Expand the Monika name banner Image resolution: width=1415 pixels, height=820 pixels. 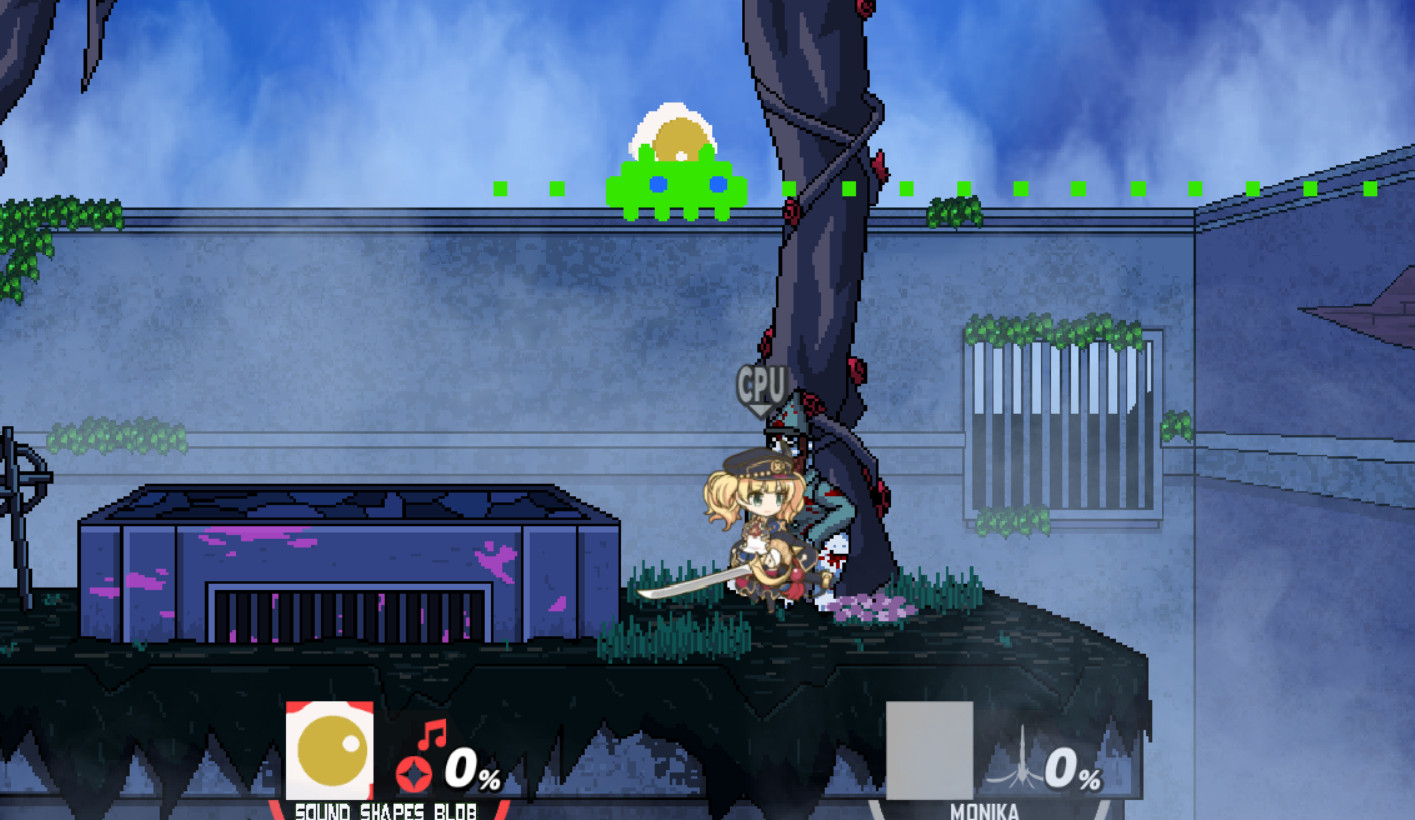click(x=985, y=812)
